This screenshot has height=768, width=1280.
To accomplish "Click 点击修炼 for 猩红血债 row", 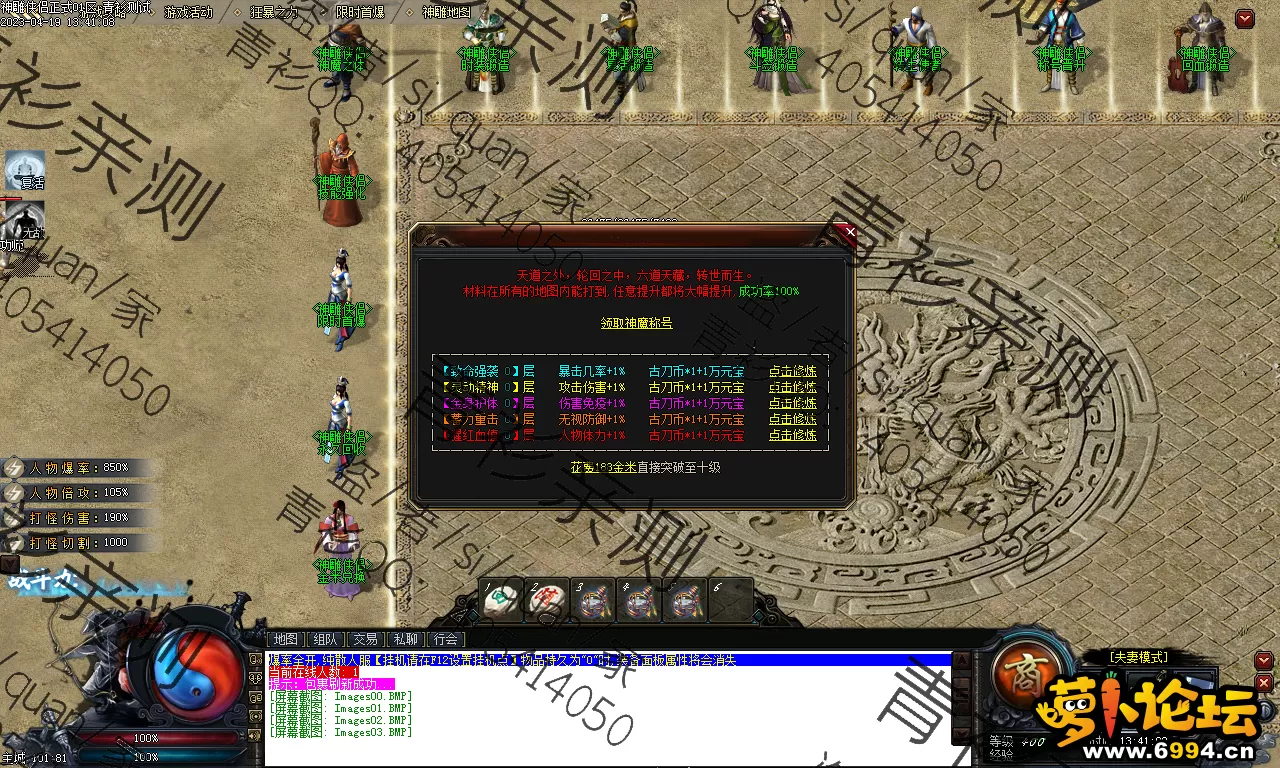I will [792, 435].
